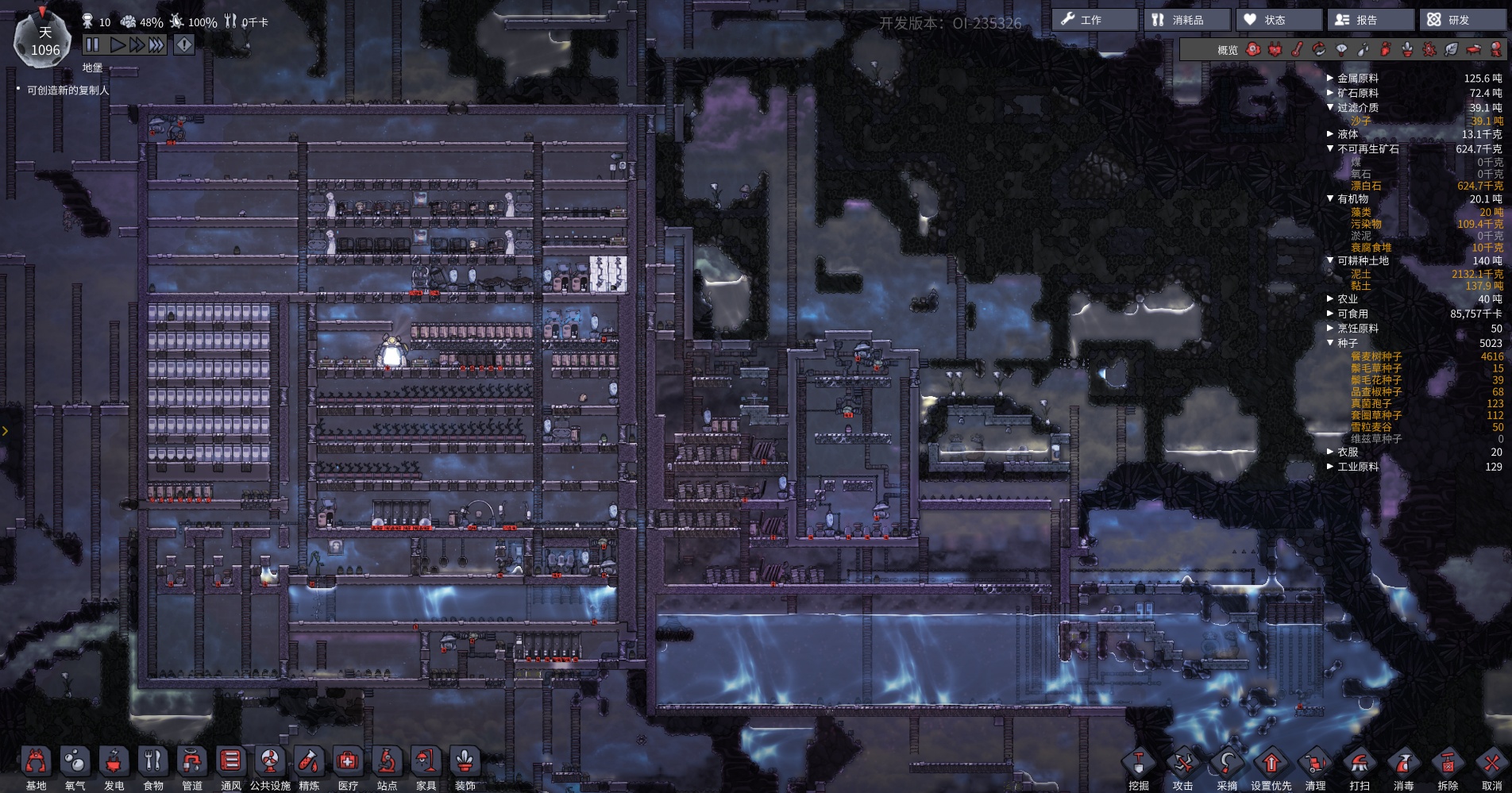Toggle the red alert diamond button
Image resolution: width=1512 pixels, height=793 pixels.
183,45
